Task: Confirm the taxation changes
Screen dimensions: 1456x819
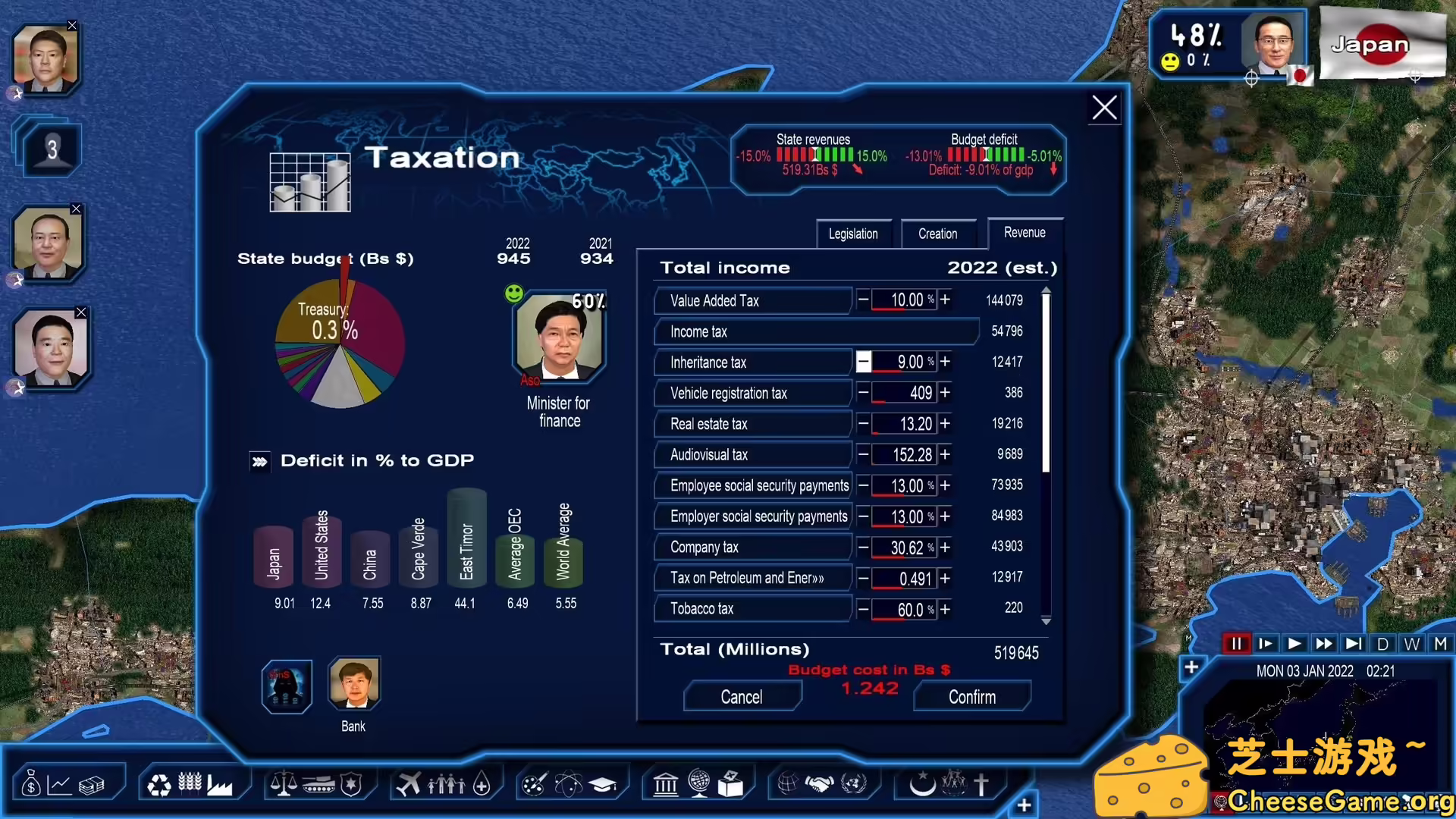Action: 971,696
